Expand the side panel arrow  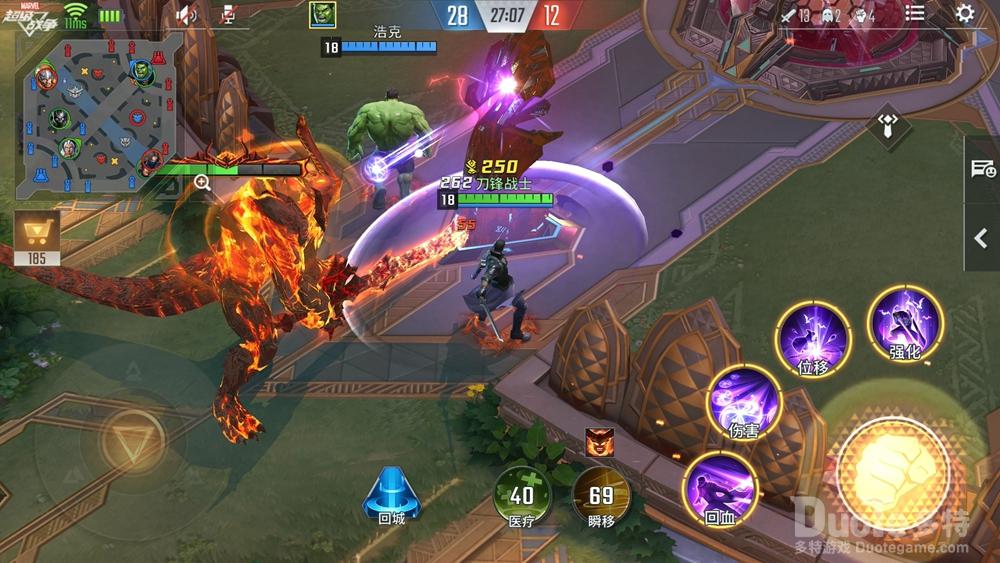(x=982, y=238)
